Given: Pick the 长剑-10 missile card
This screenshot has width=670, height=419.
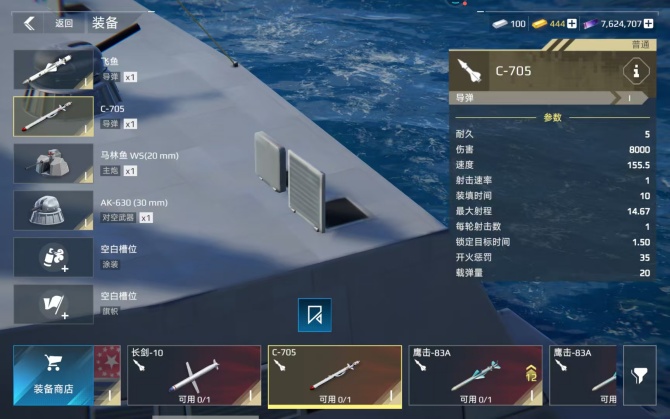Looking at the screenshot, I should pos(193,375).
